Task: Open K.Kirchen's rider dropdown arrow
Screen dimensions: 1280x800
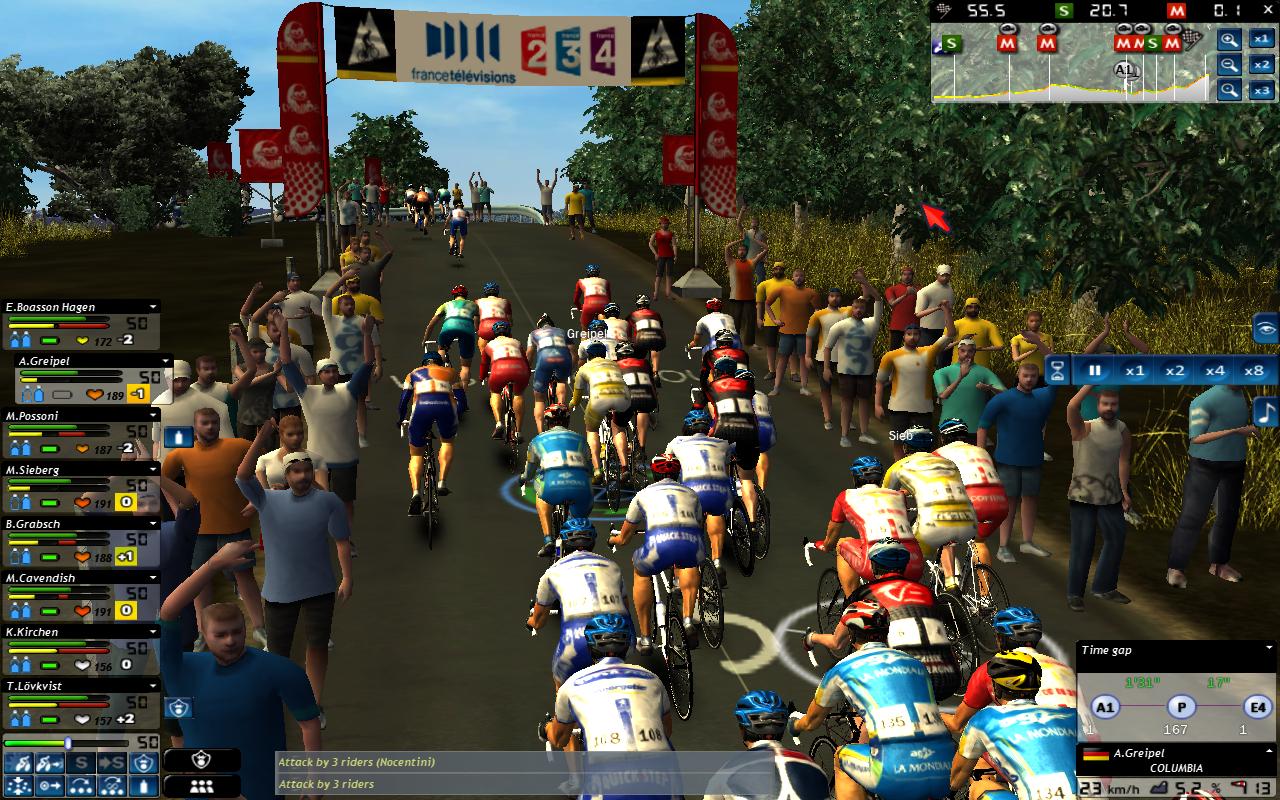Action: [153, 632]
